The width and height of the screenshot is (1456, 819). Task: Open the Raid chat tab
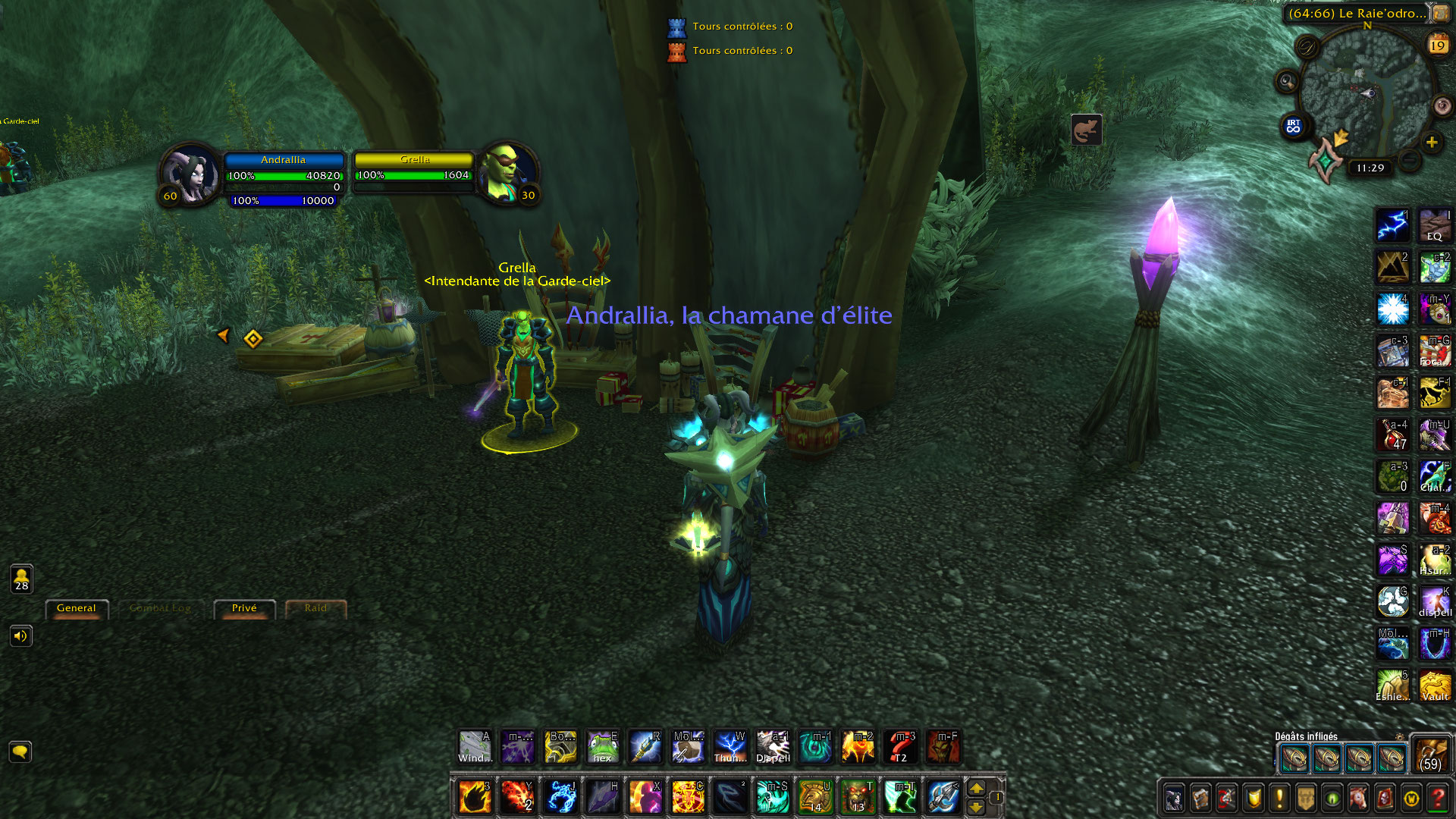(315, 607)
